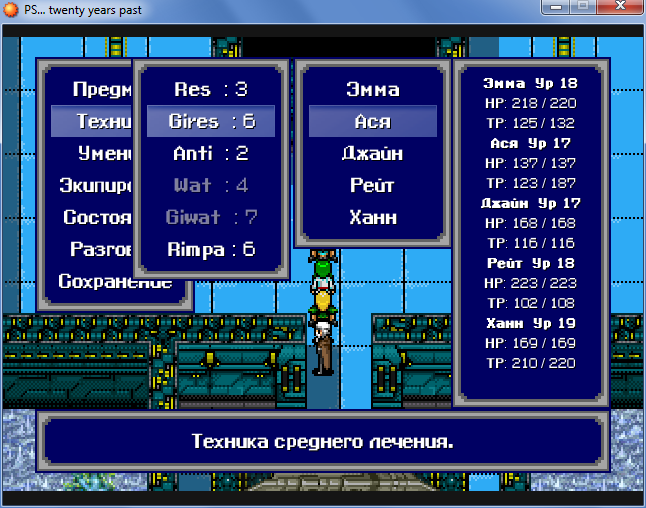Select the Anti technique
646x508 pixels.
(211, 153)
